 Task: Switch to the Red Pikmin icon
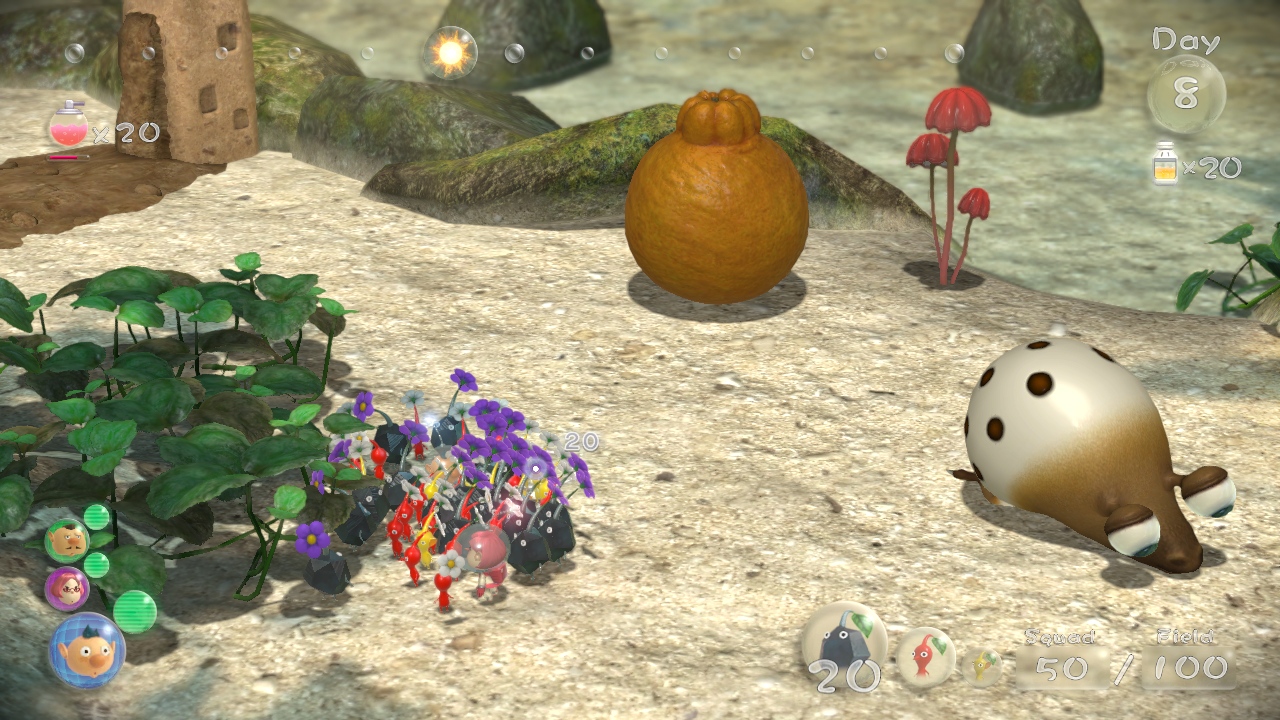click(923, 656)
